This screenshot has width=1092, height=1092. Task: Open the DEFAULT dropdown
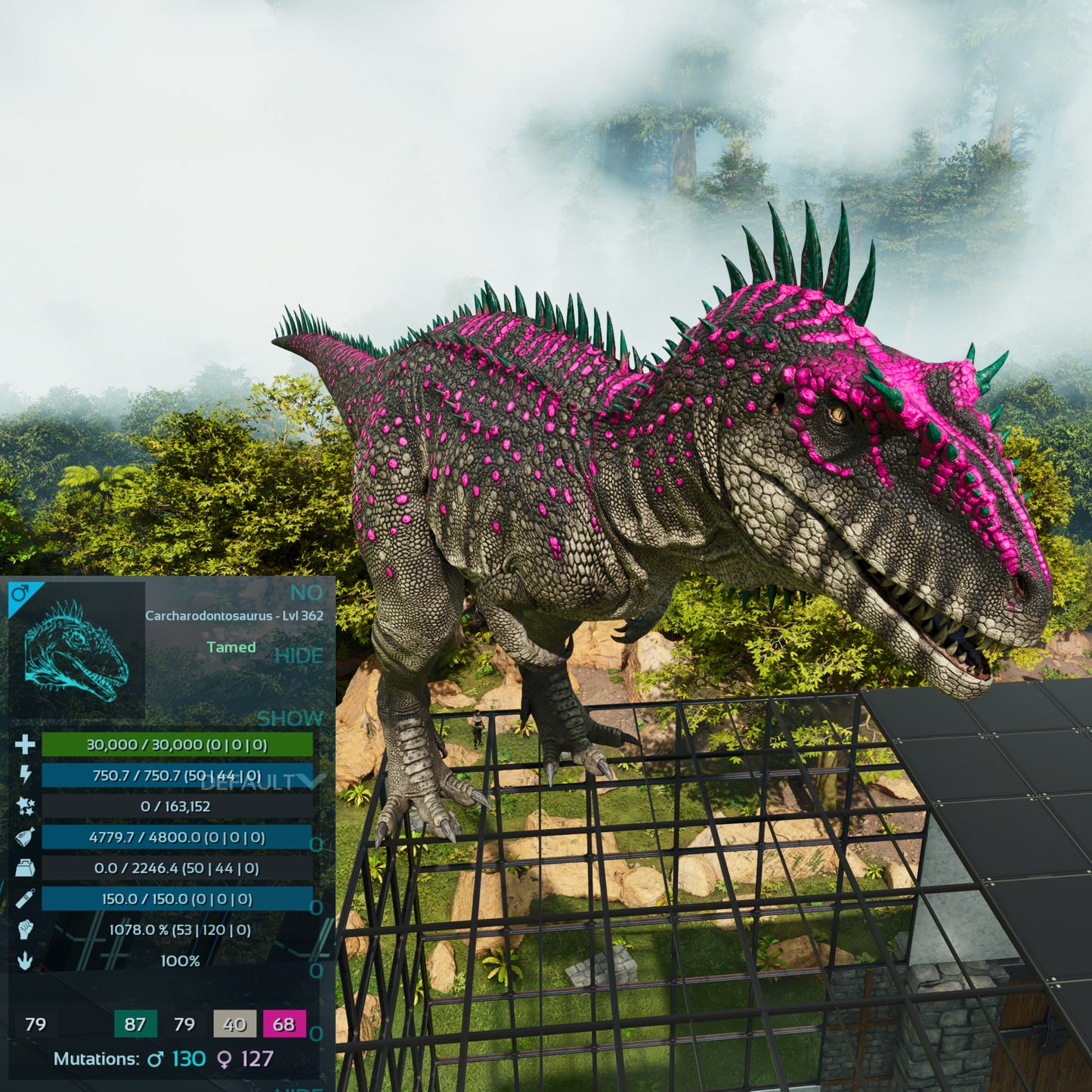262,781
